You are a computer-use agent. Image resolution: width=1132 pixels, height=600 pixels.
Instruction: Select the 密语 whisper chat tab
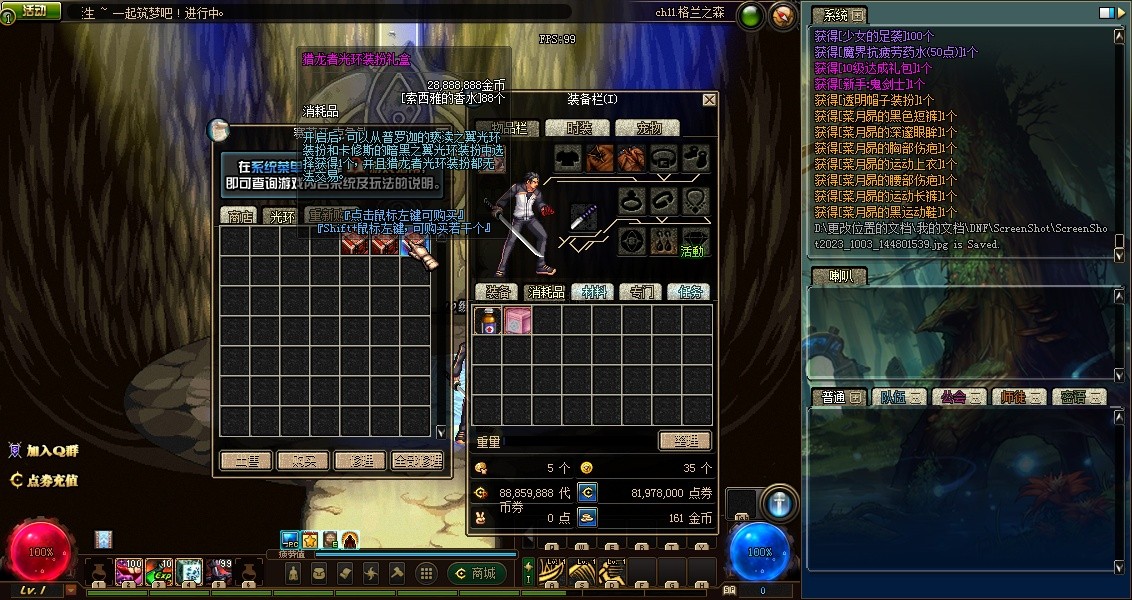[1078, 397]
